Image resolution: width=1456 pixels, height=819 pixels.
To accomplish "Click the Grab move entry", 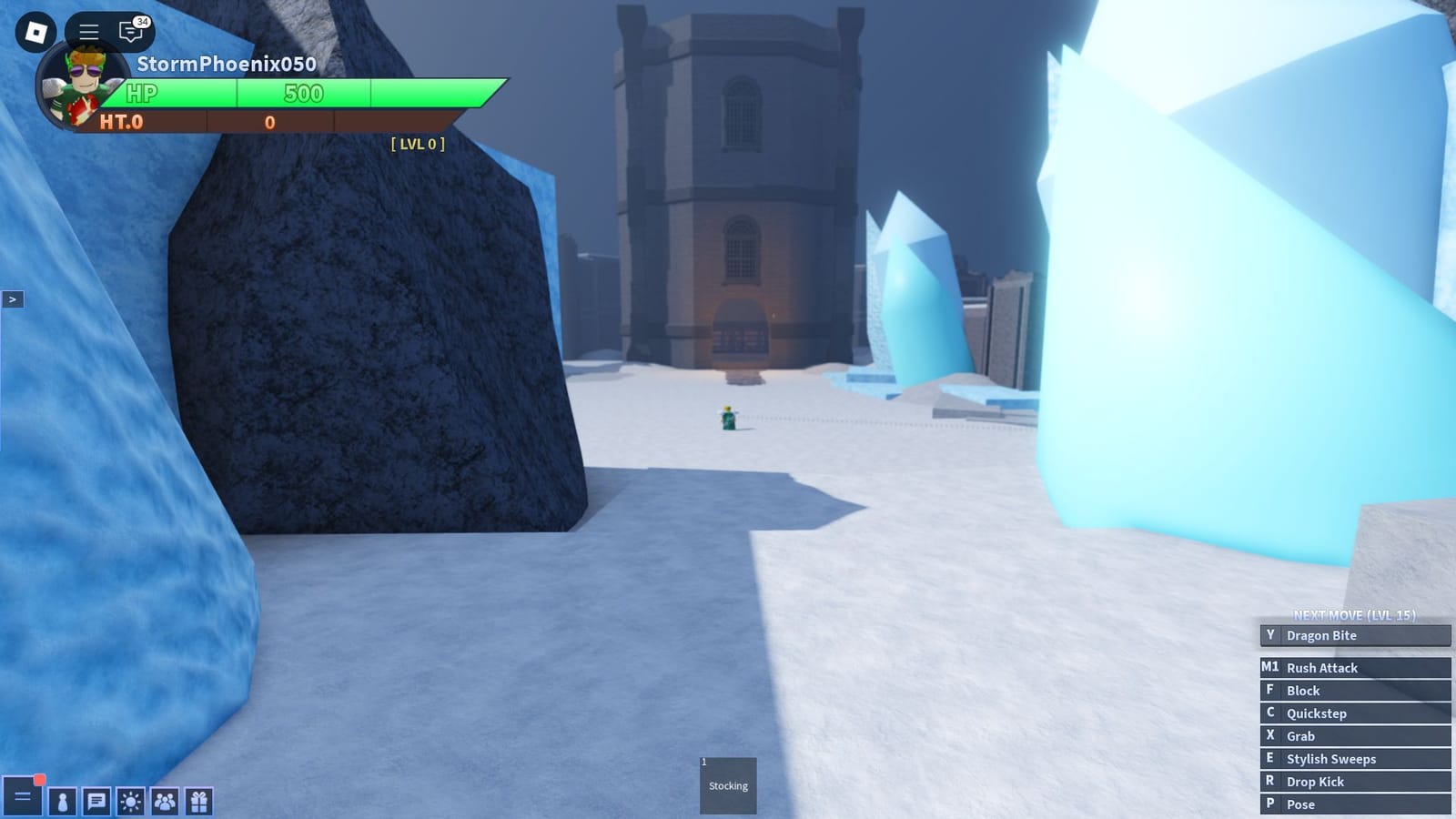I will (1354, 735).
